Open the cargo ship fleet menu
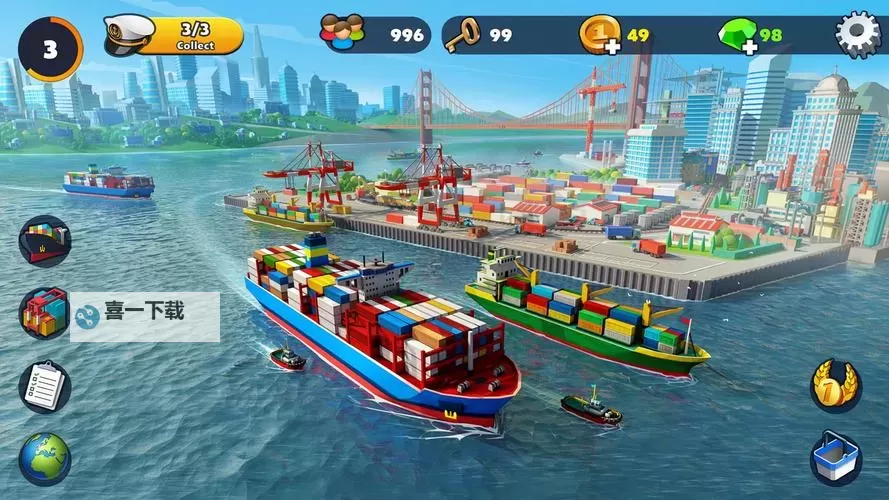889x500 pixels. pos(45,242)
